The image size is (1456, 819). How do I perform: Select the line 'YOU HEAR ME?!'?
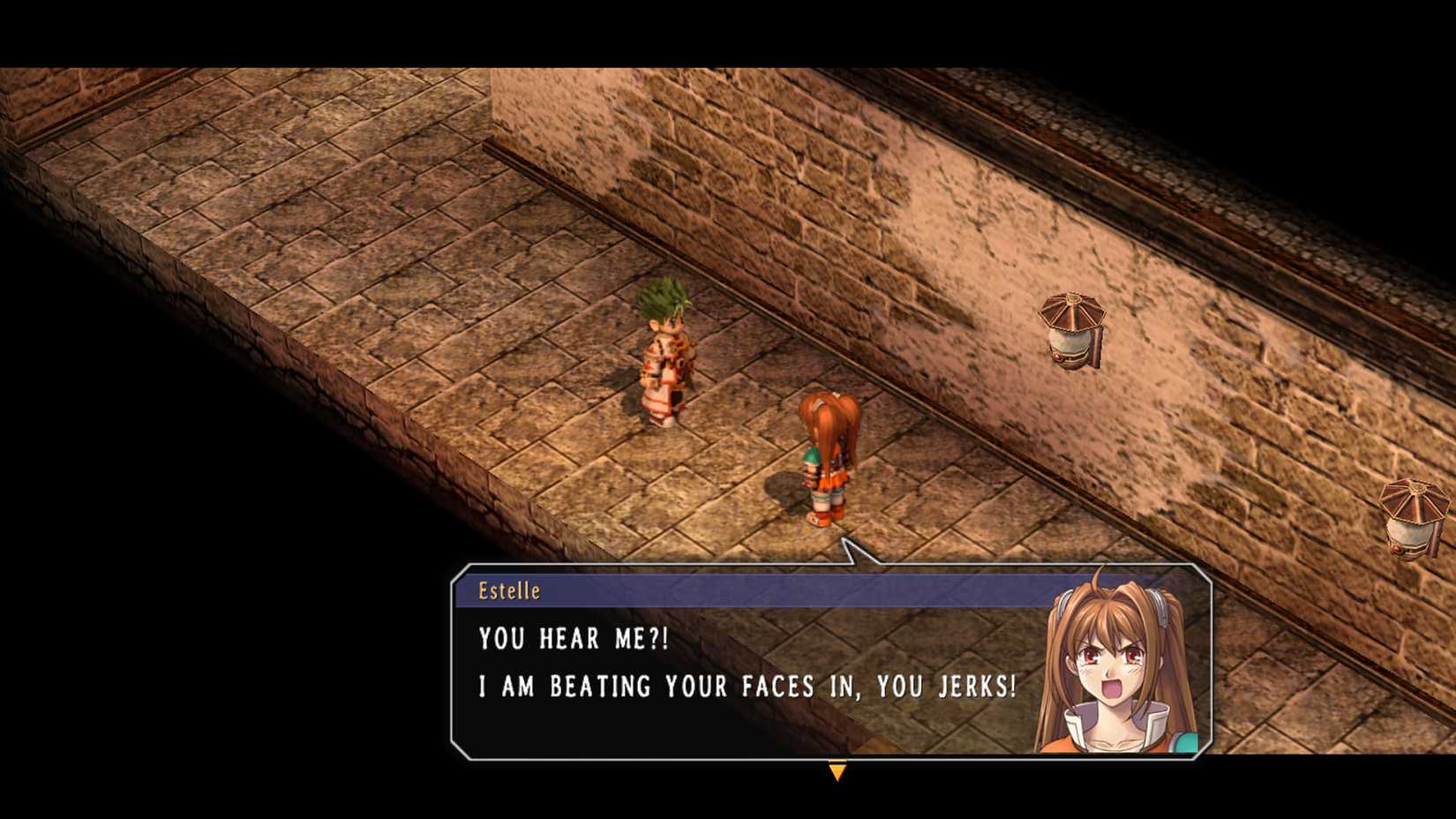(572, 638)
